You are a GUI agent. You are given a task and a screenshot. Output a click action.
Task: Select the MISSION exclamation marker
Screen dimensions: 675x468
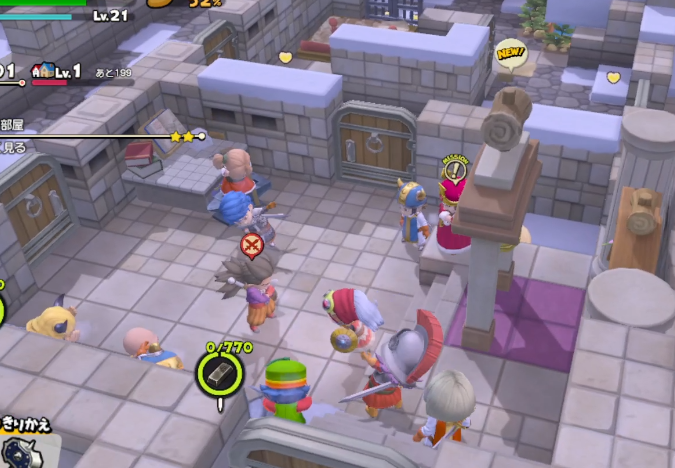click(x=454, y=167)
